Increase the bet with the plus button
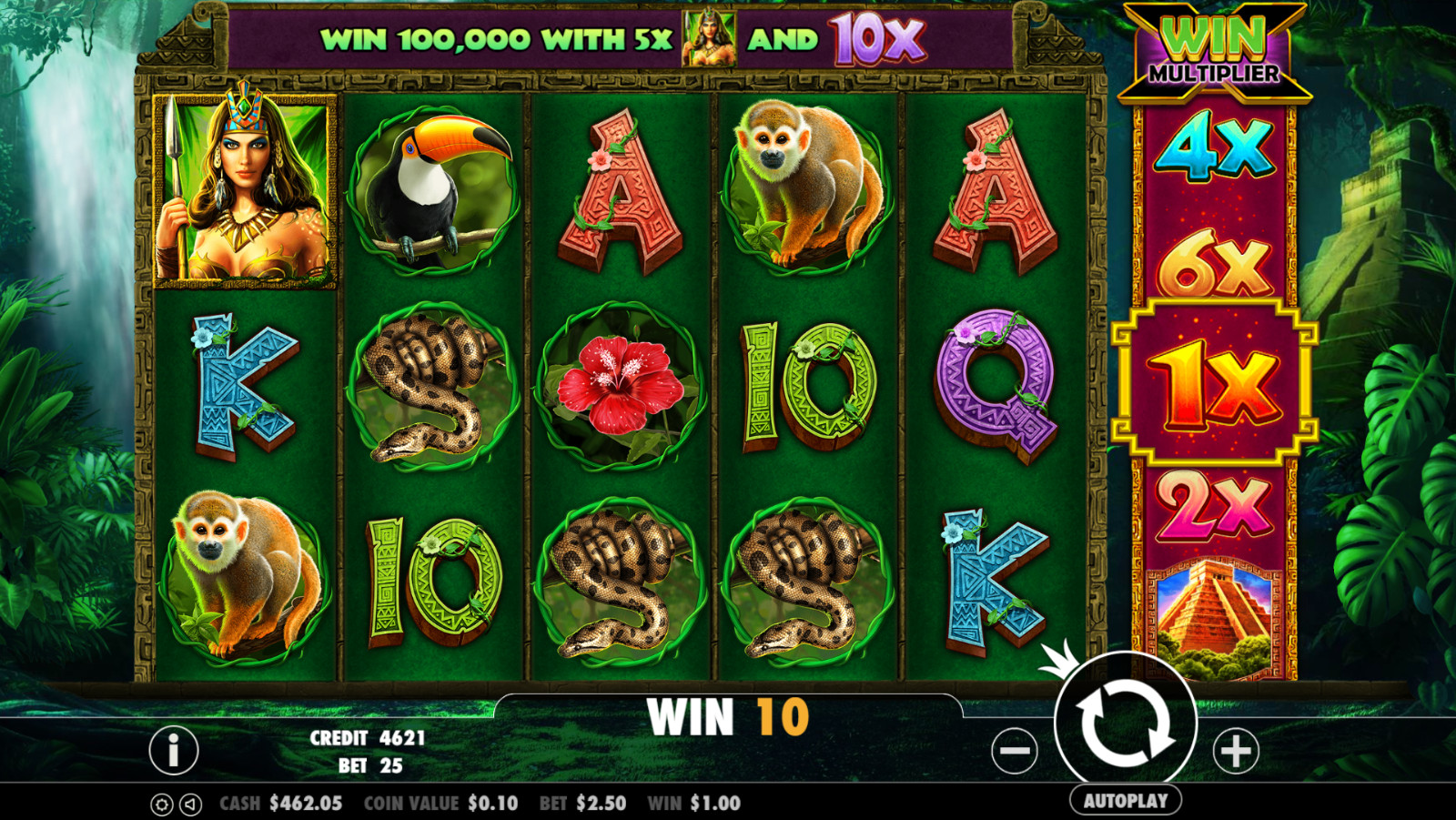Viewport: 1456px width, 820px height. [x=1236, y=751]
